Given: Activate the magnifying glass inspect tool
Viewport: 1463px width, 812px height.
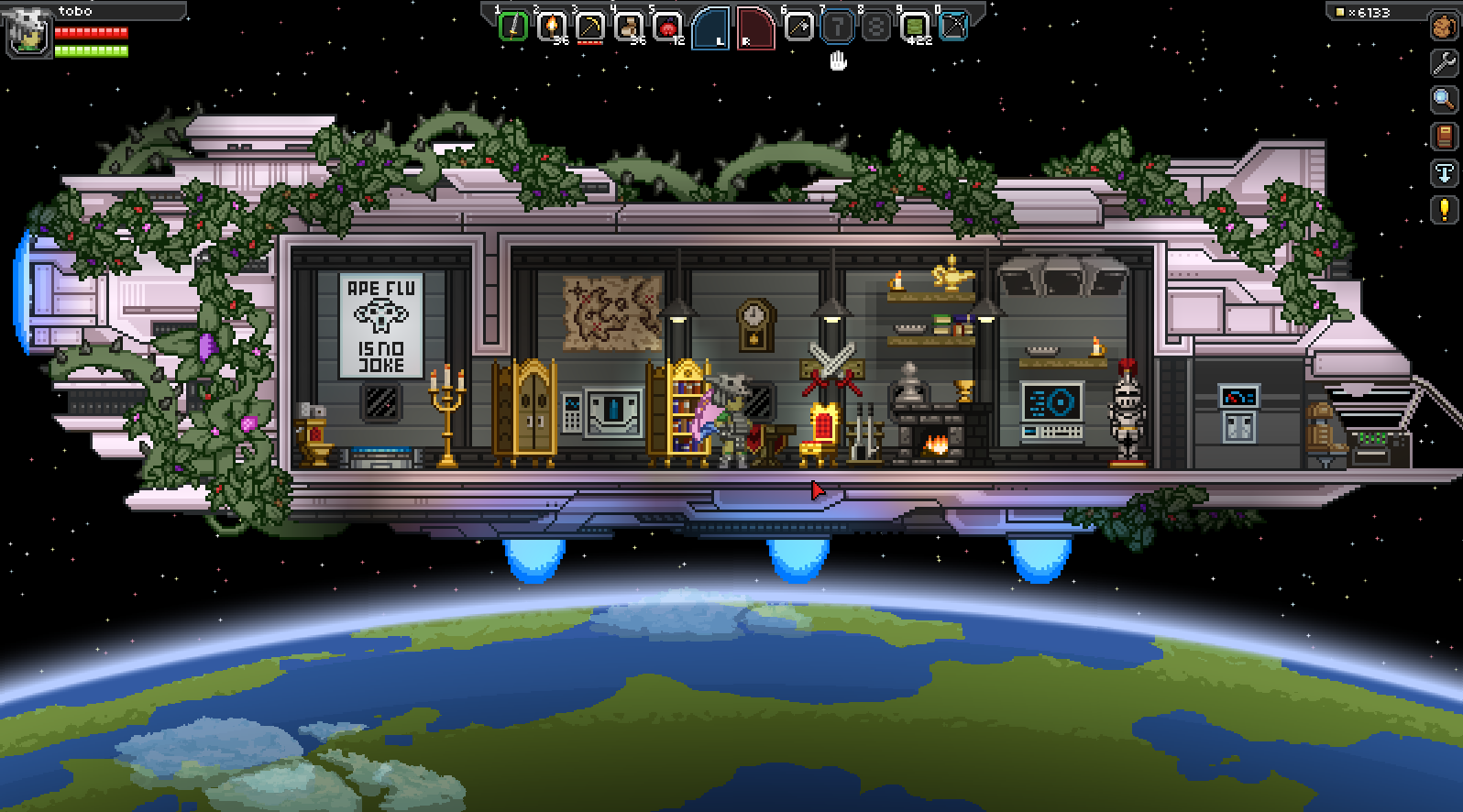Looking at the screenshot, I should point(1444,99).
